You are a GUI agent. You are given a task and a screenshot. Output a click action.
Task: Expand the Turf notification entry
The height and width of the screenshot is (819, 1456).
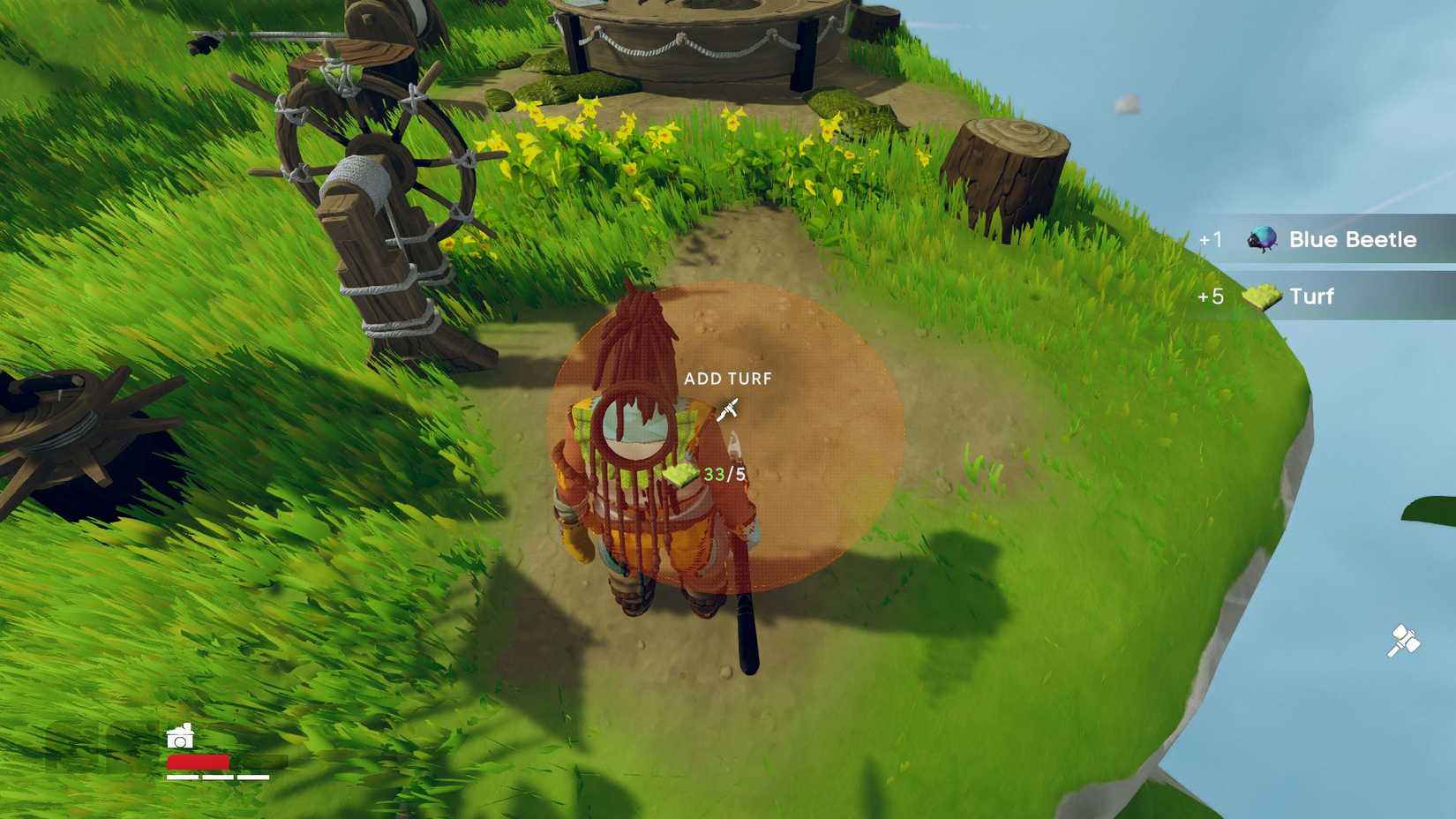tap(1310, 297)
